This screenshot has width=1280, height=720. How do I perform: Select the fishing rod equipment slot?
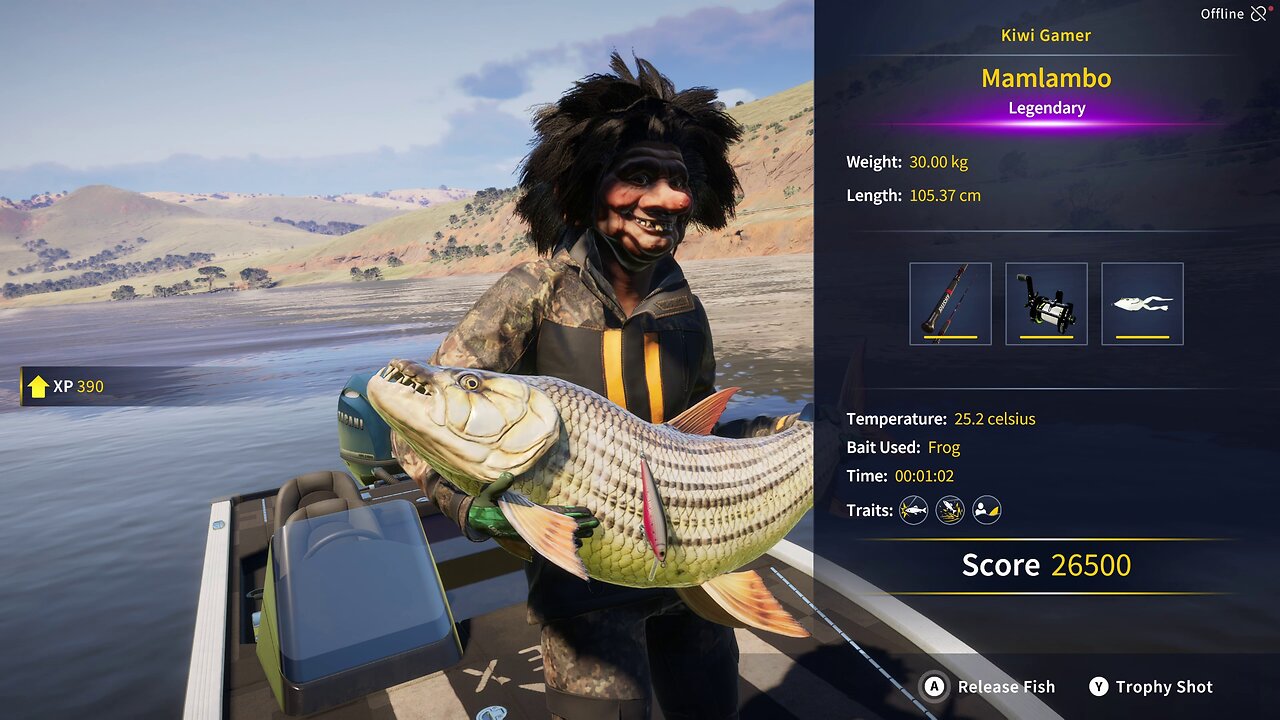coord(950,304)
